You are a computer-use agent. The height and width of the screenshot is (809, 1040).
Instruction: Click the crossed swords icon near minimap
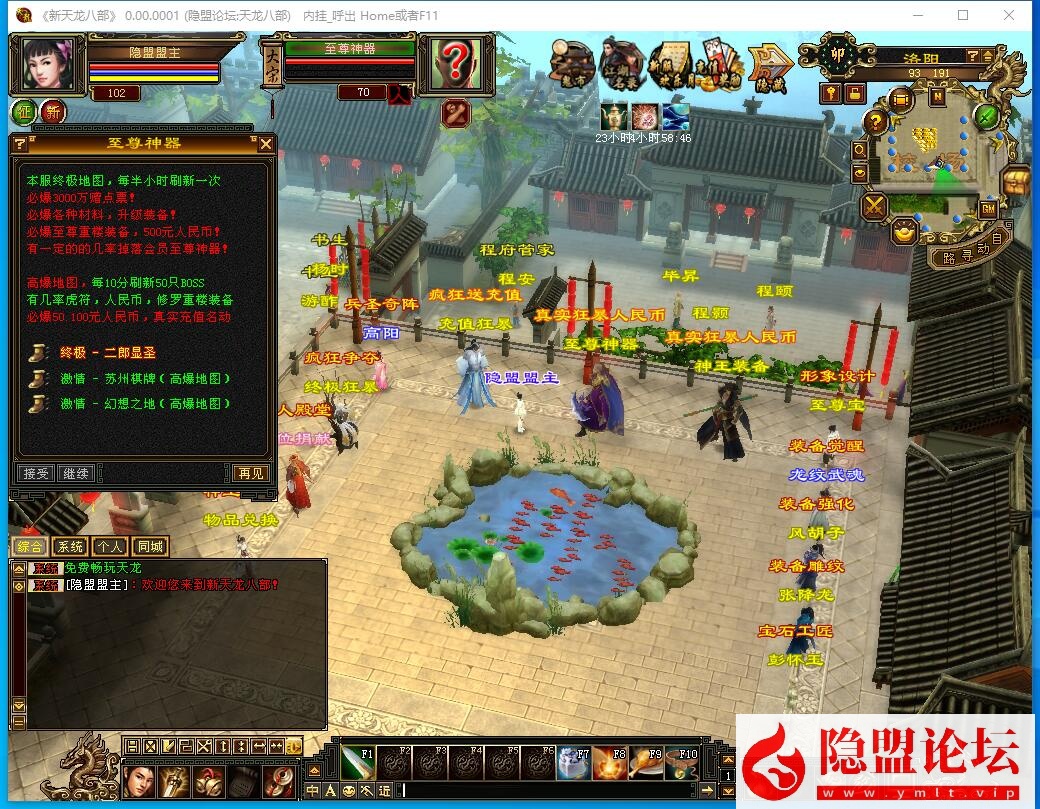coord(875,207)
